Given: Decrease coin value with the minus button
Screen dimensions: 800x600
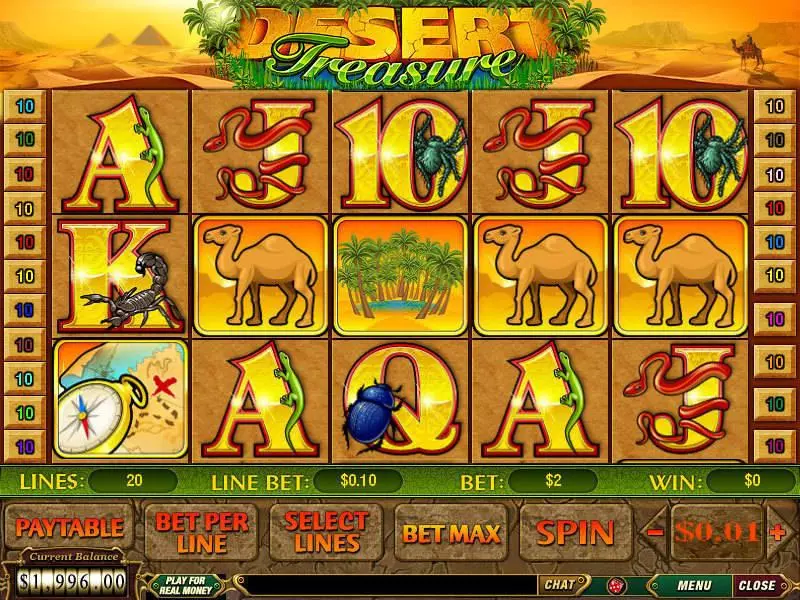Looking at the screenshot, I should 655,532.
